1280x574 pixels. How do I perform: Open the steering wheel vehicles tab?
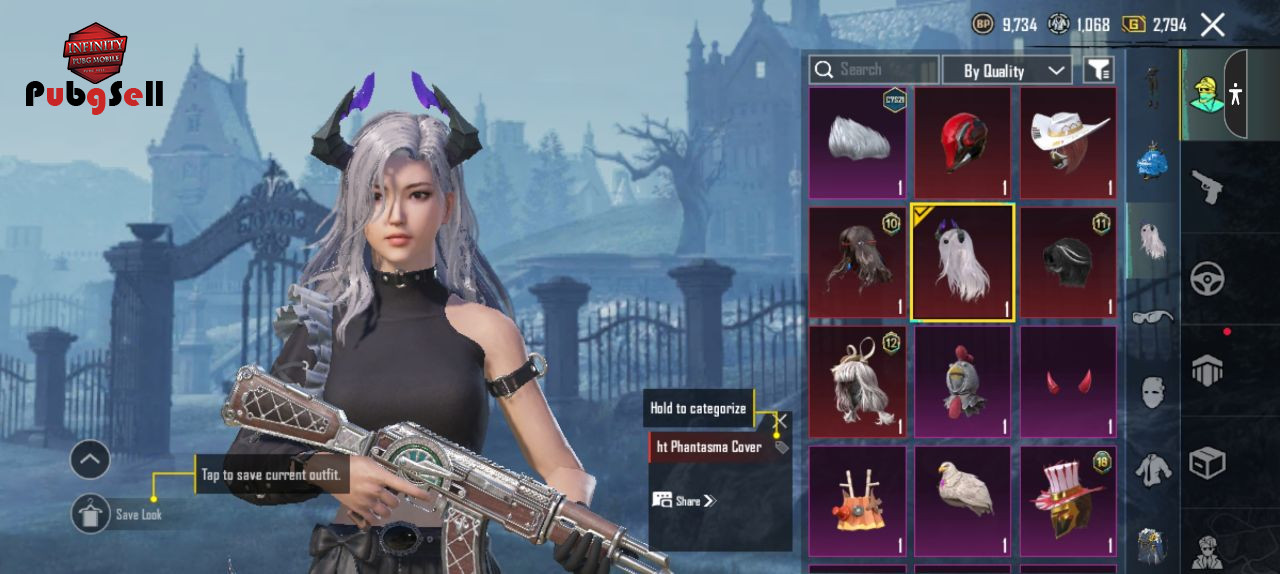click(1208, 279)
